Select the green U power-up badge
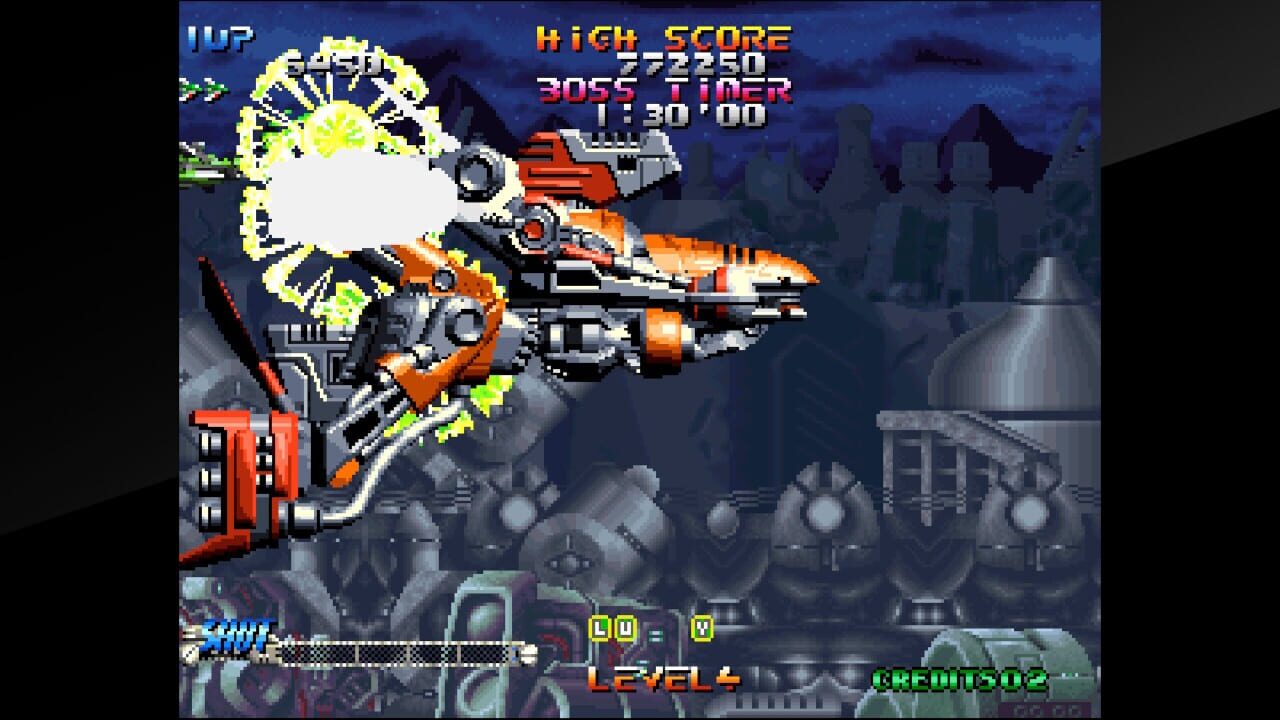The image size is (1280, 720). 625,628
